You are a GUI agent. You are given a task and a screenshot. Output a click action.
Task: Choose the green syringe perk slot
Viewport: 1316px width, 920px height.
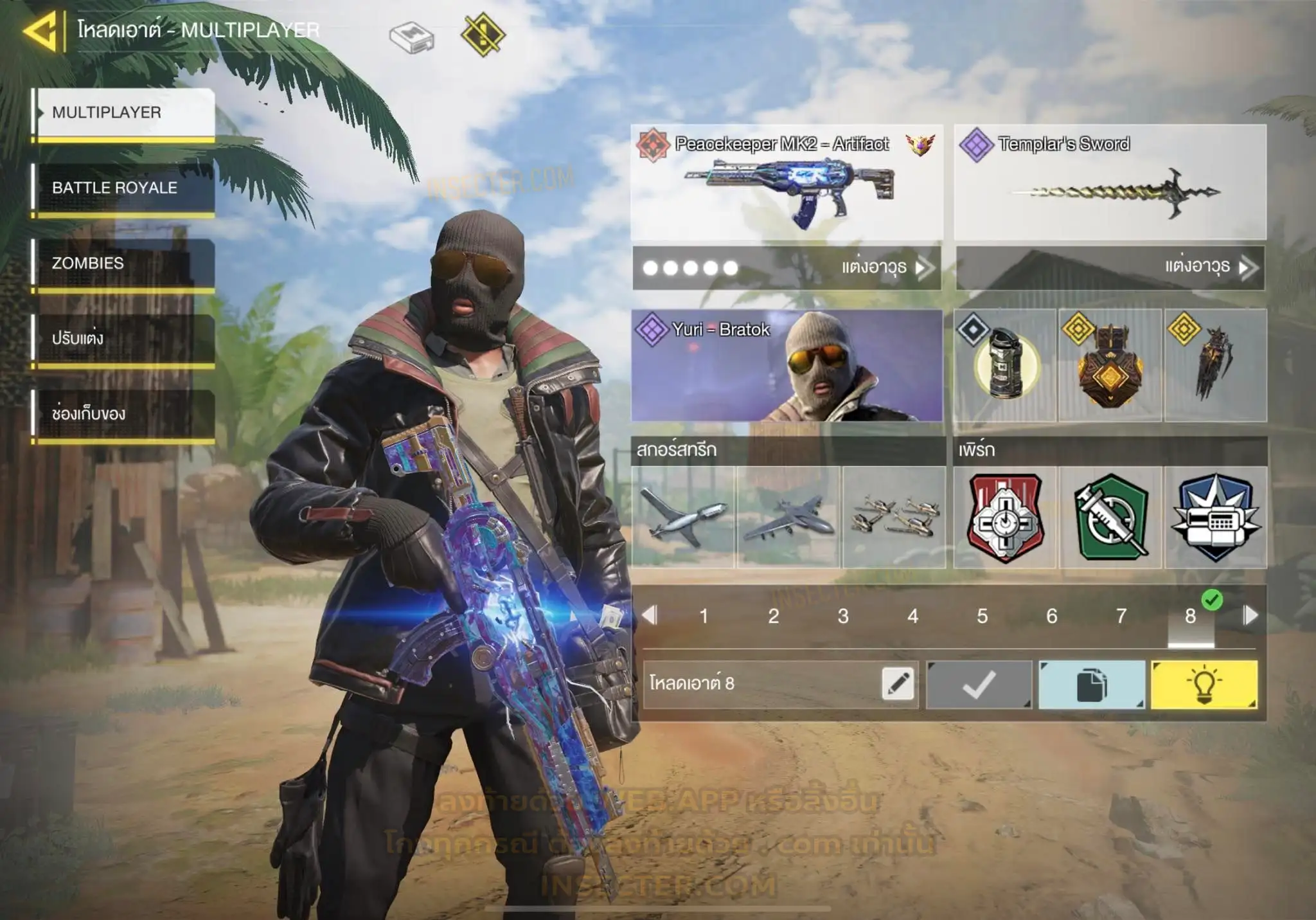click(1110, 518)
